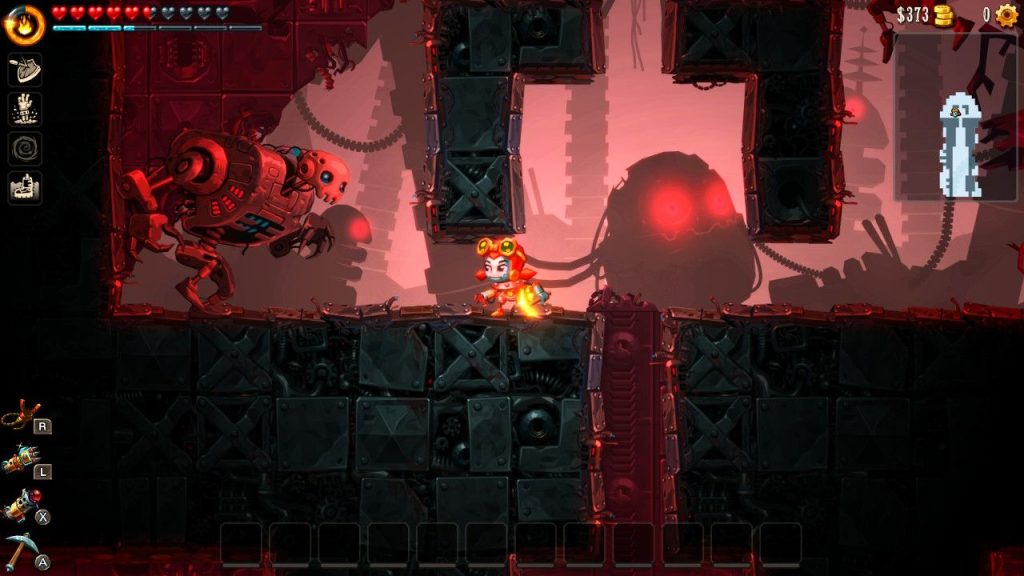This screenshot has height=576, width=1024.
Task: Activate the pressure bomb launcher icon
Action: tap(19, 506)
